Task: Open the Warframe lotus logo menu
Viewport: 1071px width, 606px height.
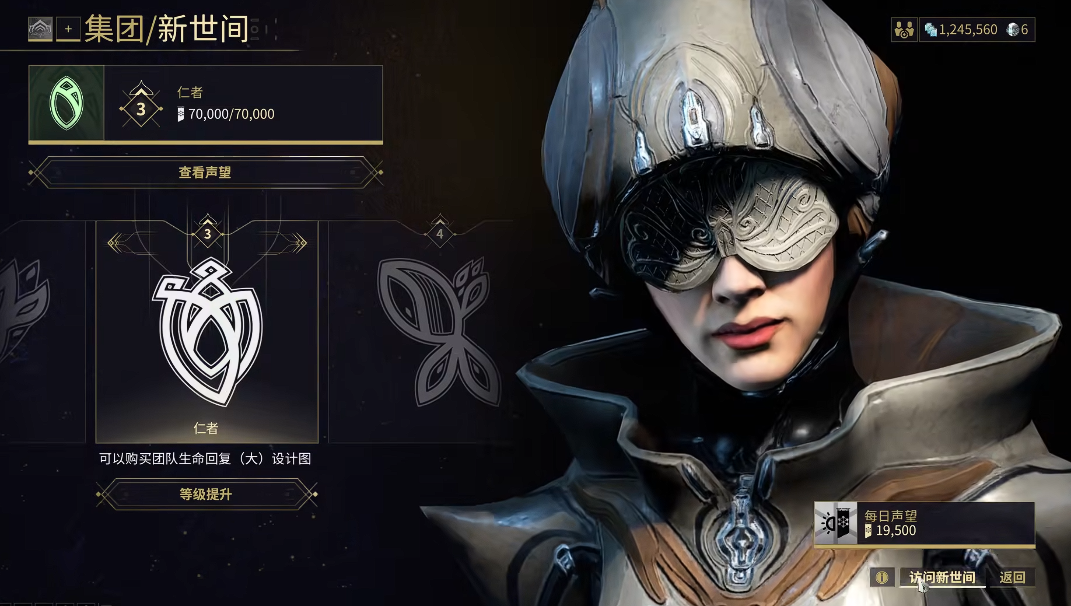Action: pos(40,29)
